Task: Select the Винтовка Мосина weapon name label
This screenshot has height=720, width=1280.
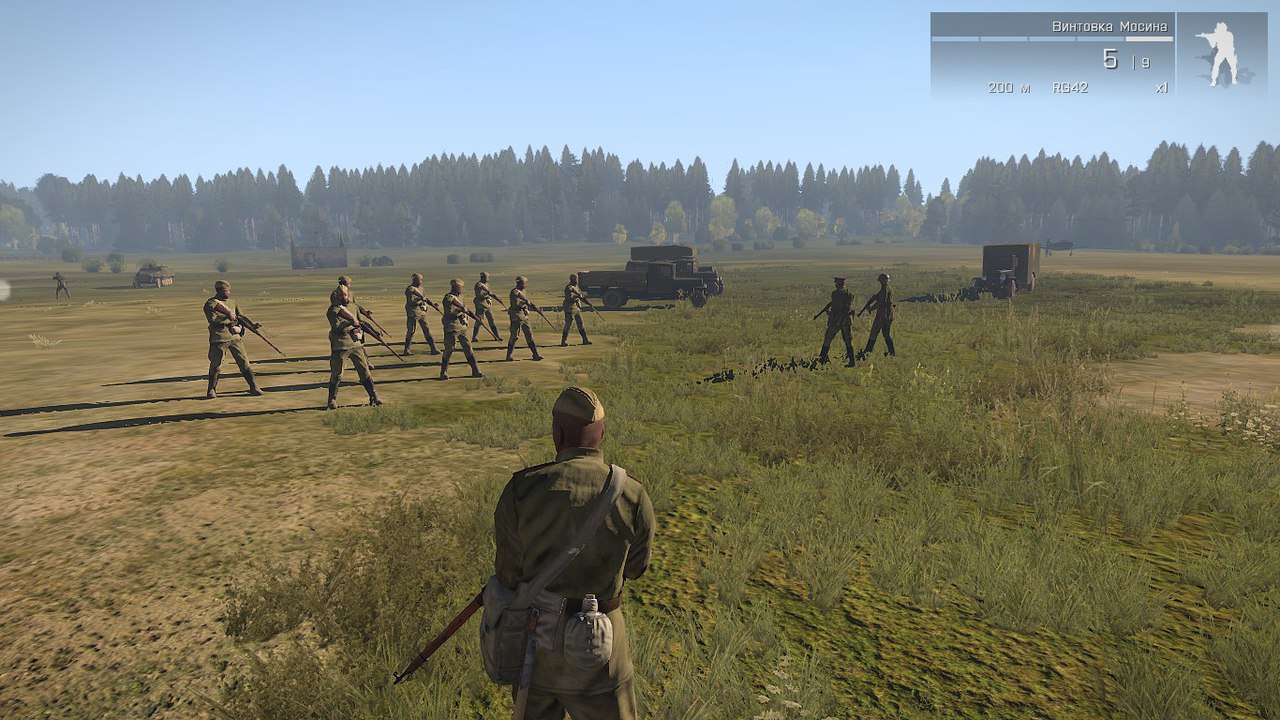Action: click(x=1109, y=26)
